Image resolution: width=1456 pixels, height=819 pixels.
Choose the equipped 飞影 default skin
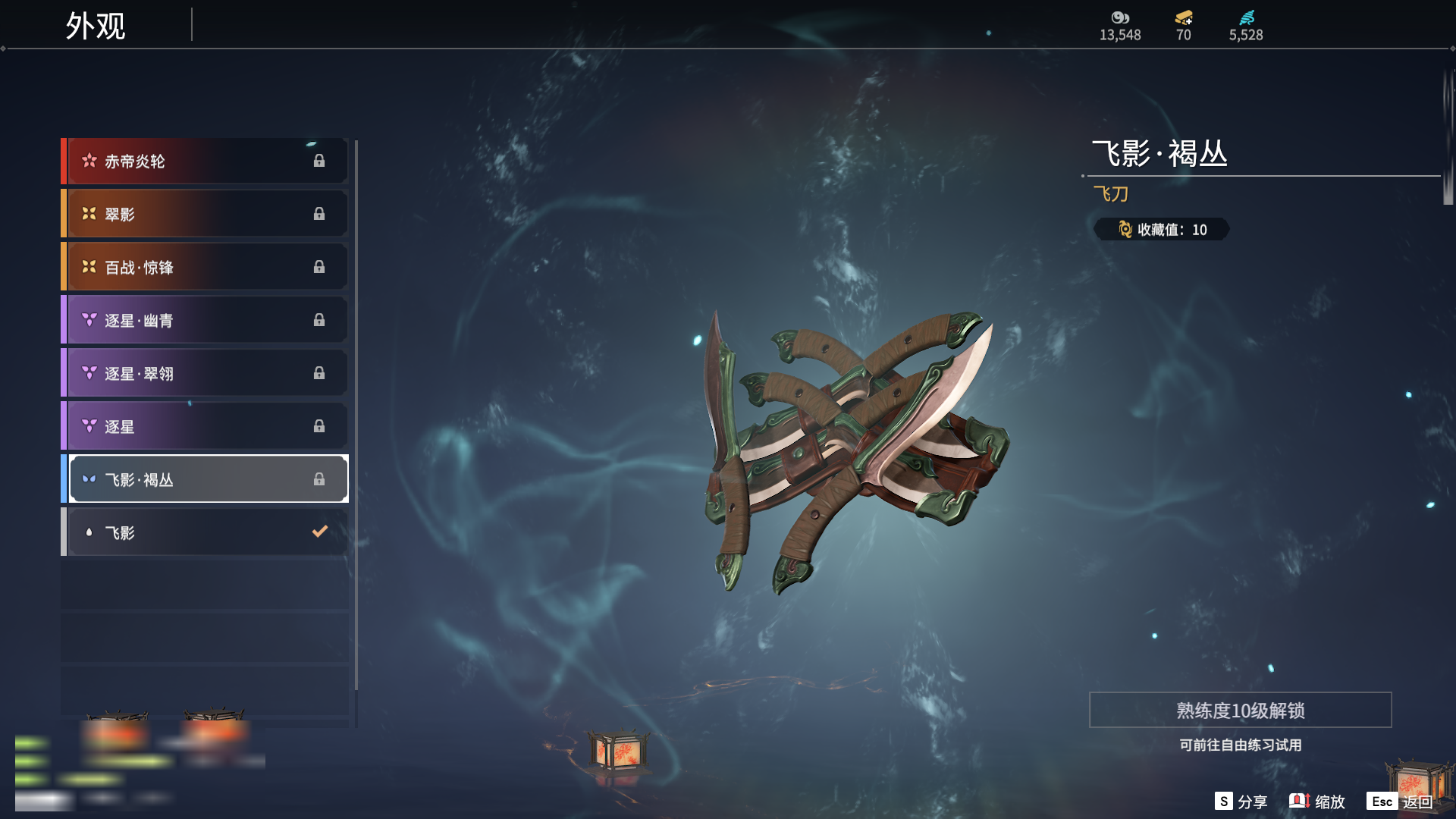click(205, 532)
